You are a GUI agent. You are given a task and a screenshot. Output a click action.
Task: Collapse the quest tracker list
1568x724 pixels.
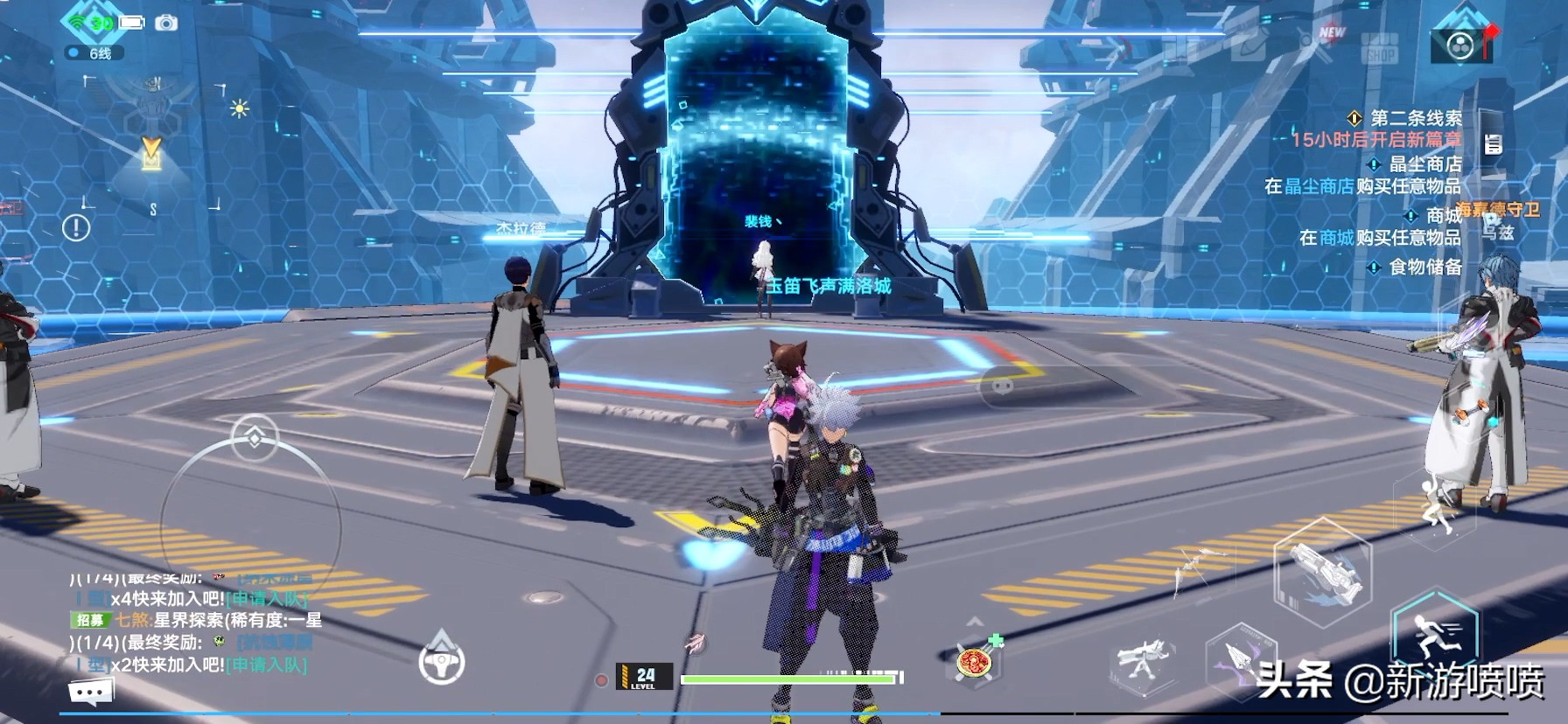[1493, 144]
